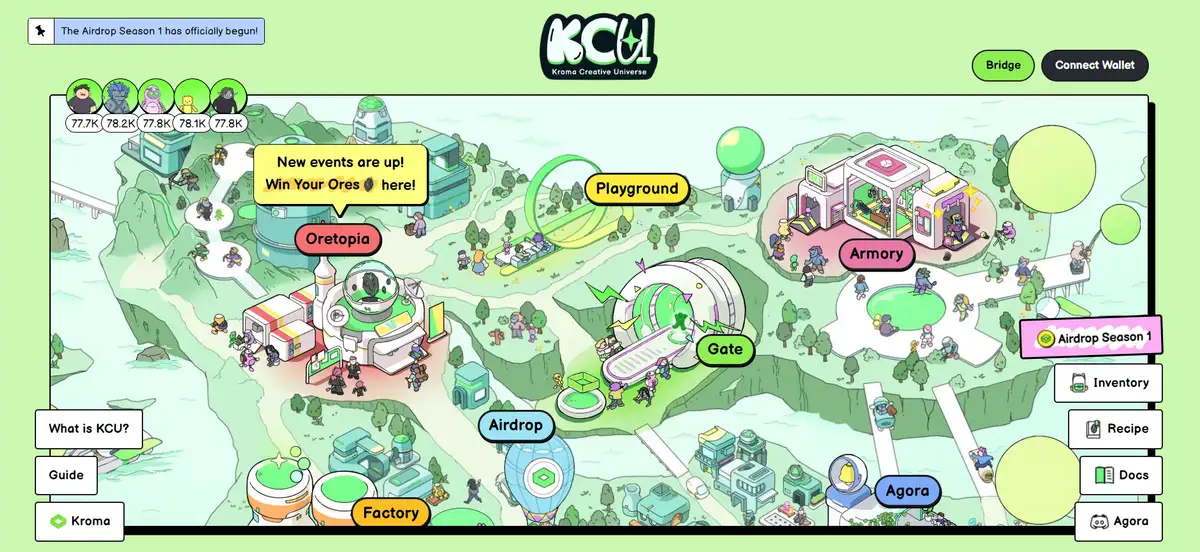Select the Gate map label

point(725,349)
